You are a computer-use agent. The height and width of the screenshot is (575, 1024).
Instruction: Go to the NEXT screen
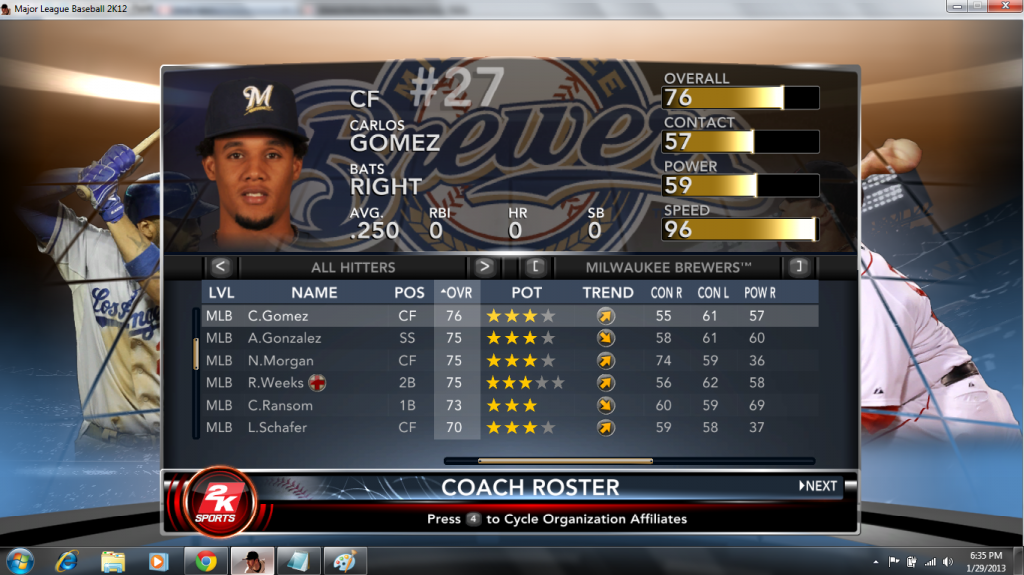point(818,486)
